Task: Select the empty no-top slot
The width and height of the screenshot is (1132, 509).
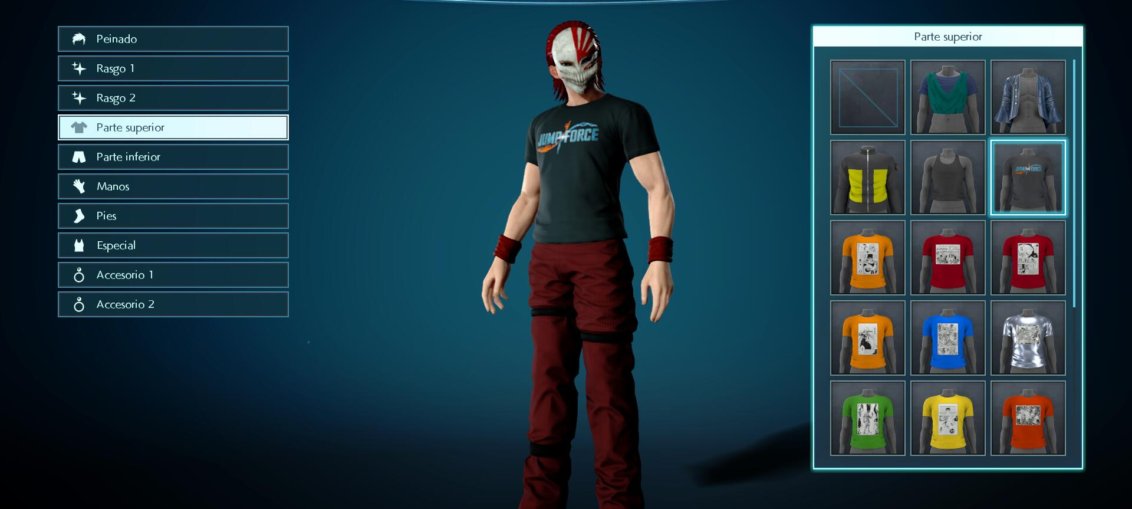Action: [867, 97]
